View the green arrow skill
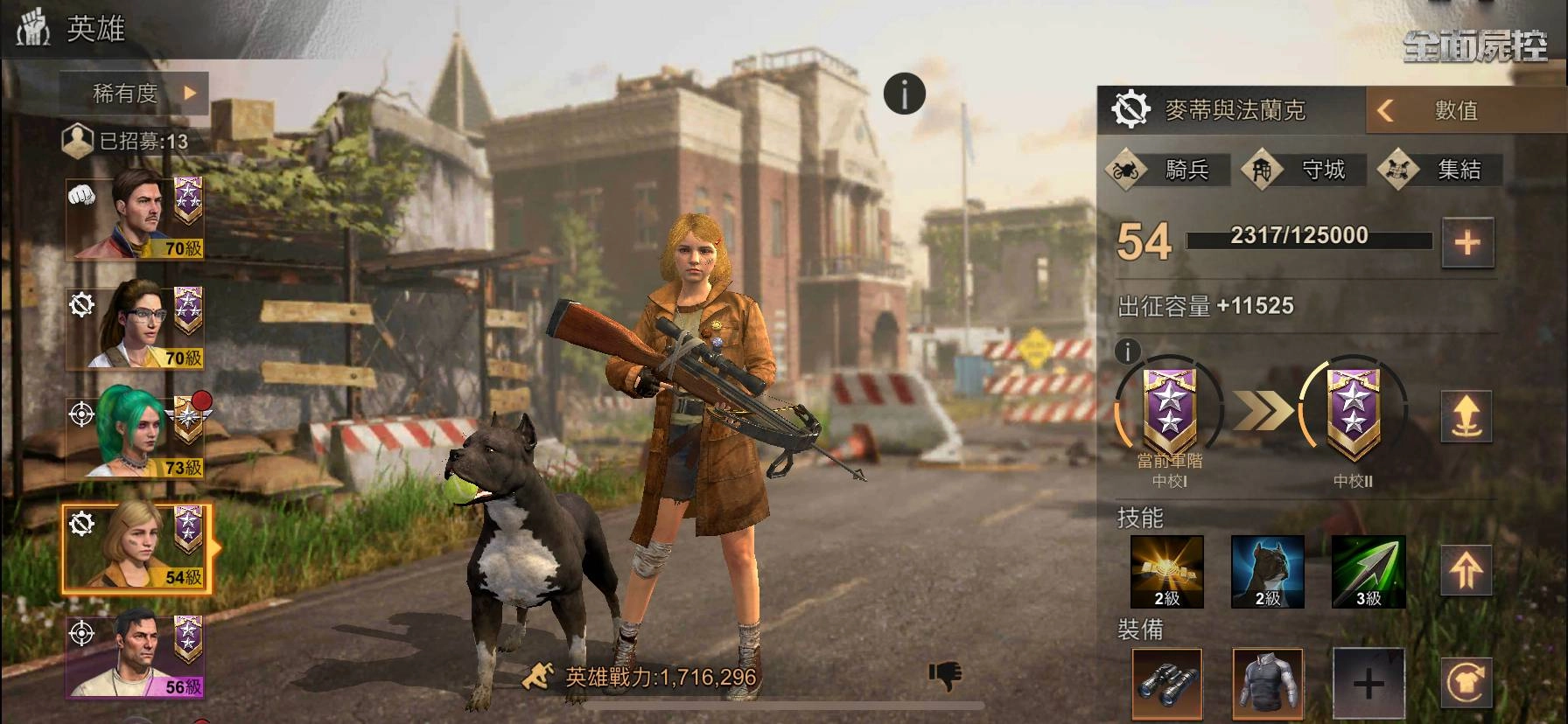 (x=1368, y=572)
